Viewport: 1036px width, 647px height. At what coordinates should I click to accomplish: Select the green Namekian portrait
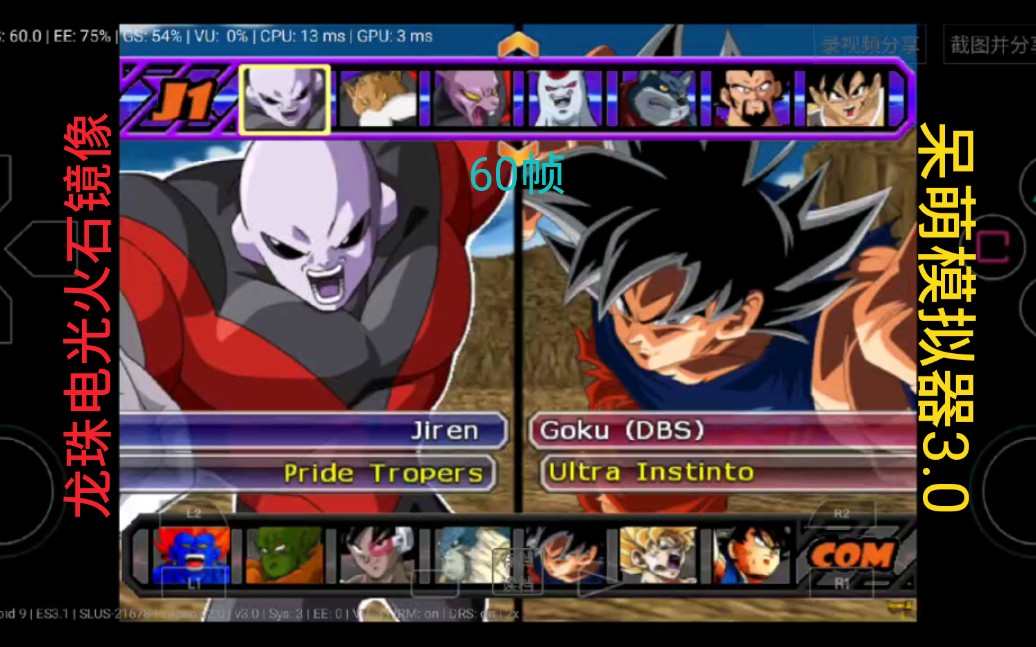pyautogui.click(x=285, y=555)
